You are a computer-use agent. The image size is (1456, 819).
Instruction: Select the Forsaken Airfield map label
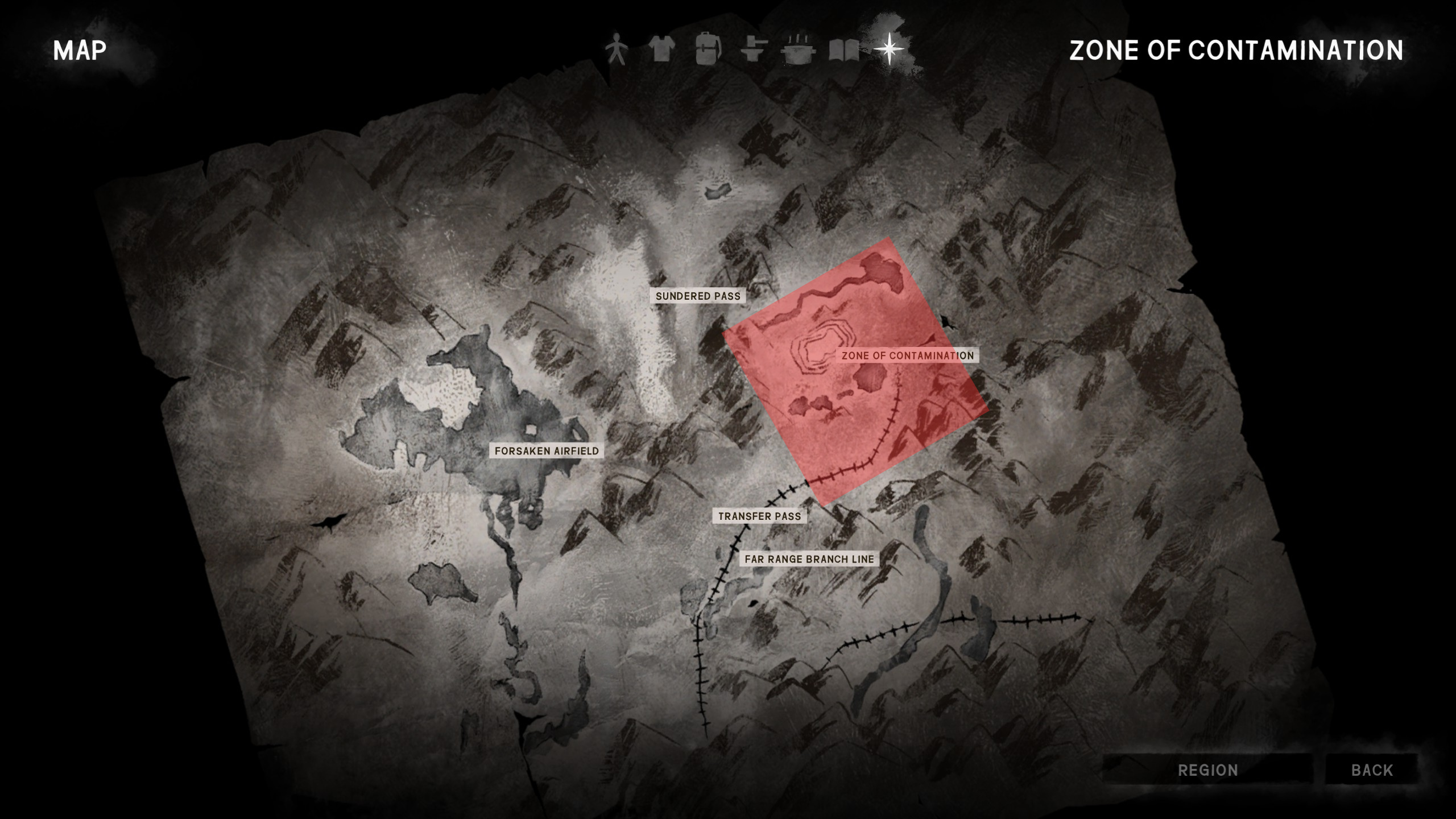[547, 451]
